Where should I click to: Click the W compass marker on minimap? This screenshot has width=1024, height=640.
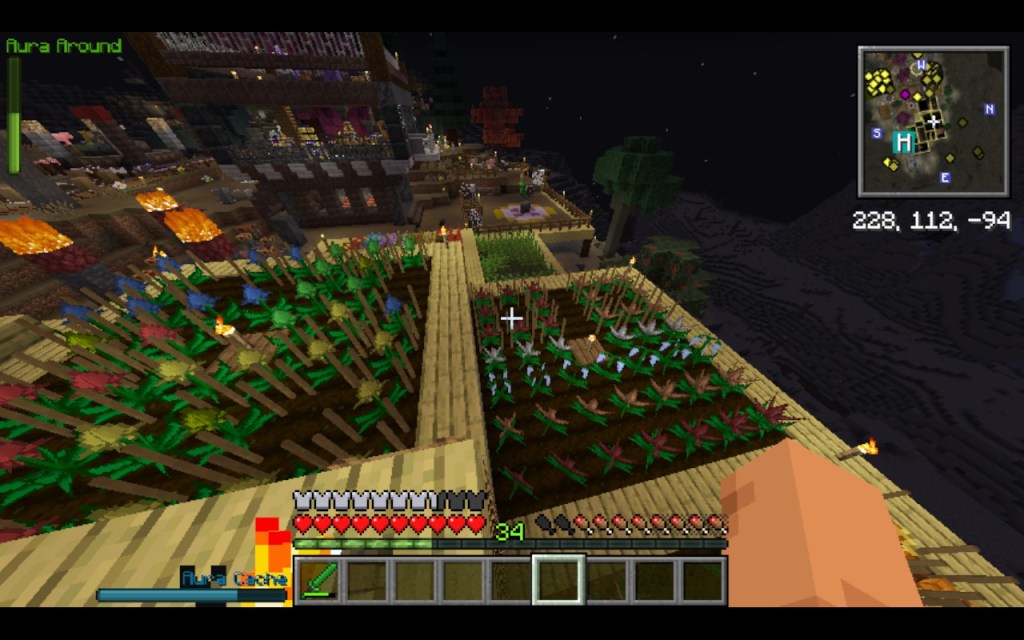coord(921,66)
